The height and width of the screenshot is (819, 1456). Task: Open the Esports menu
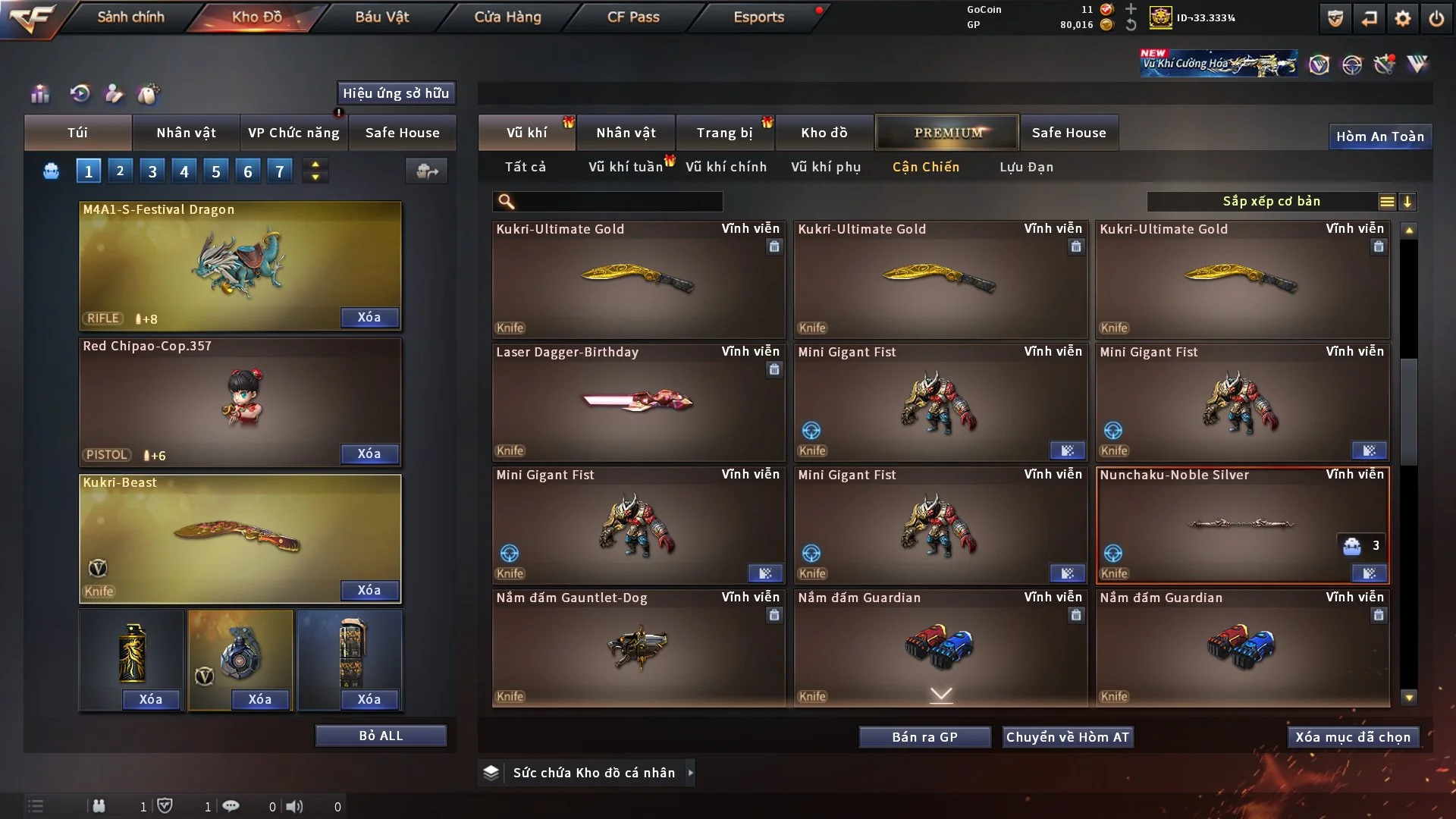tap(758, 17)
